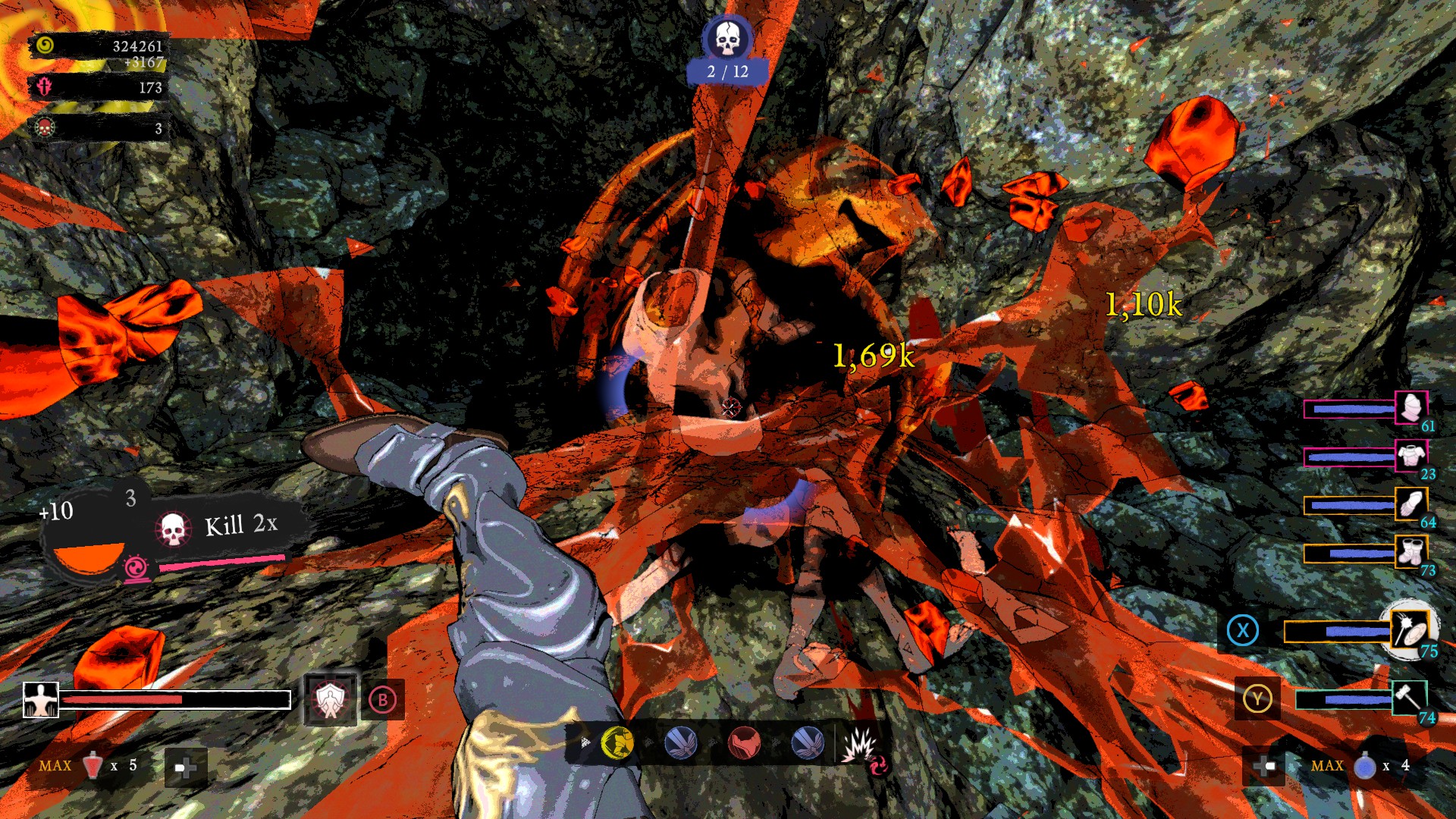This screenshot has height=819, width=1456.
Task: Choose the mace and shield weapon slot
Action: pos(1409,629)
